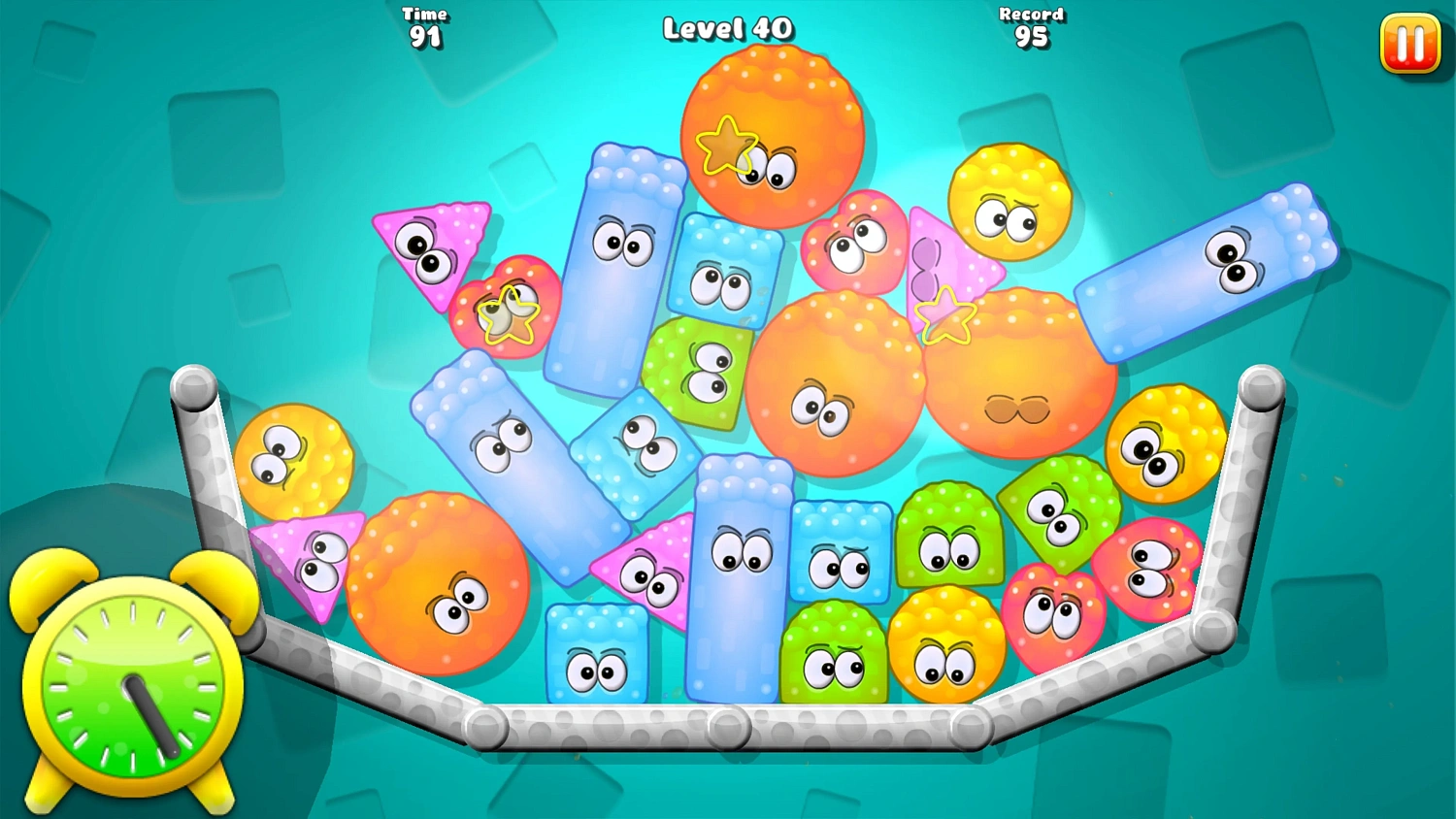This screenshot has width=1456, height=819.
Task: Click the golden star near the mustache blob
Action: tap(943, 315)
